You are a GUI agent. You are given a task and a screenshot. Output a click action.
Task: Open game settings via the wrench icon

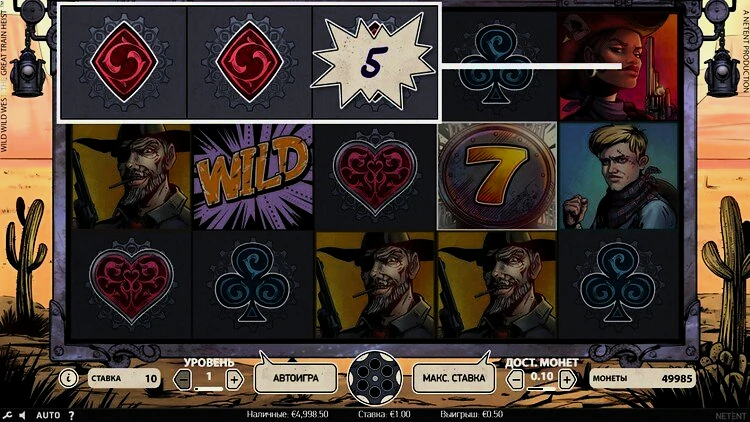click(8, 414)
